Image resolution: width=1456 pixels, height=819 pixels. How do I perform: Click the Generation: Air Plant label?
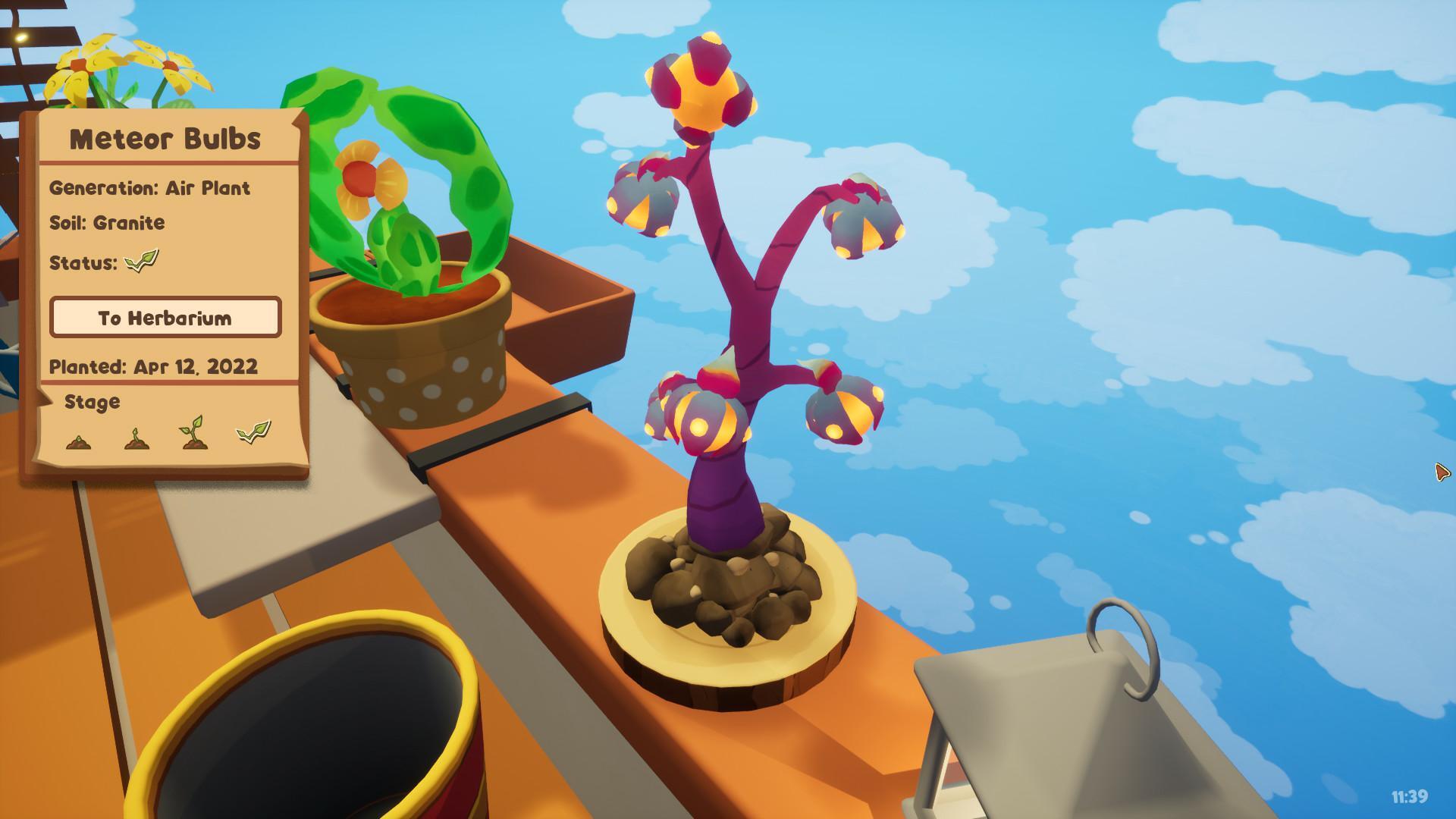[150, 188]
